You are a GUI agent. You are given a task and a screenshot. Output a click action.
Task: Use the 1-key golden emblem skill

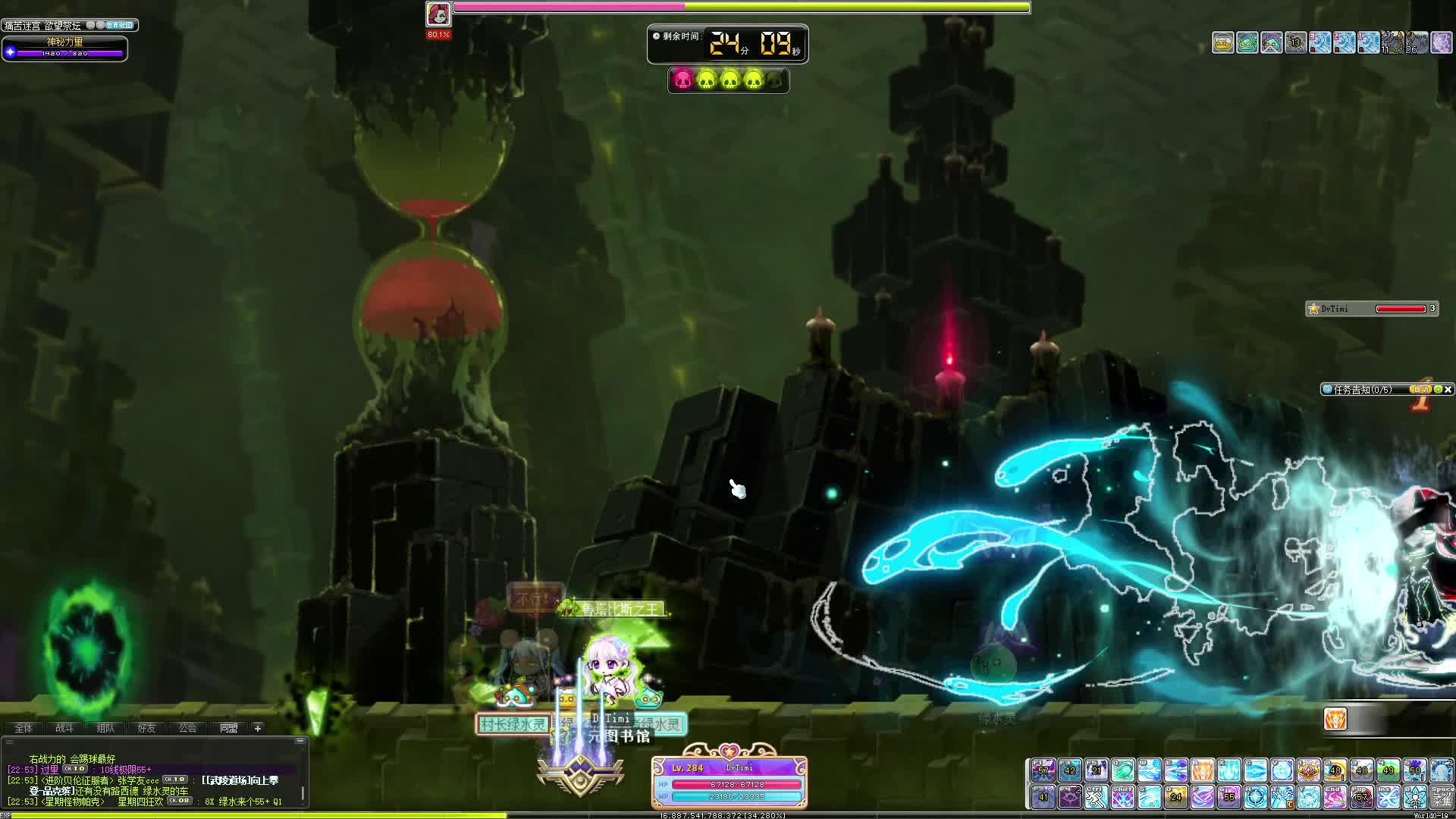coord(1309,770)
